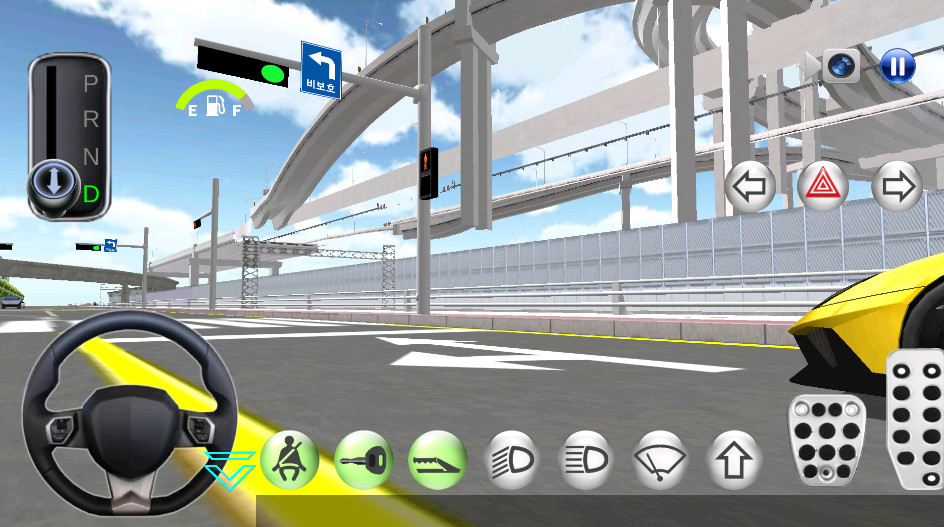Activate the right turn signal
This screenshot has width=944, height=527.
click(897, 186)
